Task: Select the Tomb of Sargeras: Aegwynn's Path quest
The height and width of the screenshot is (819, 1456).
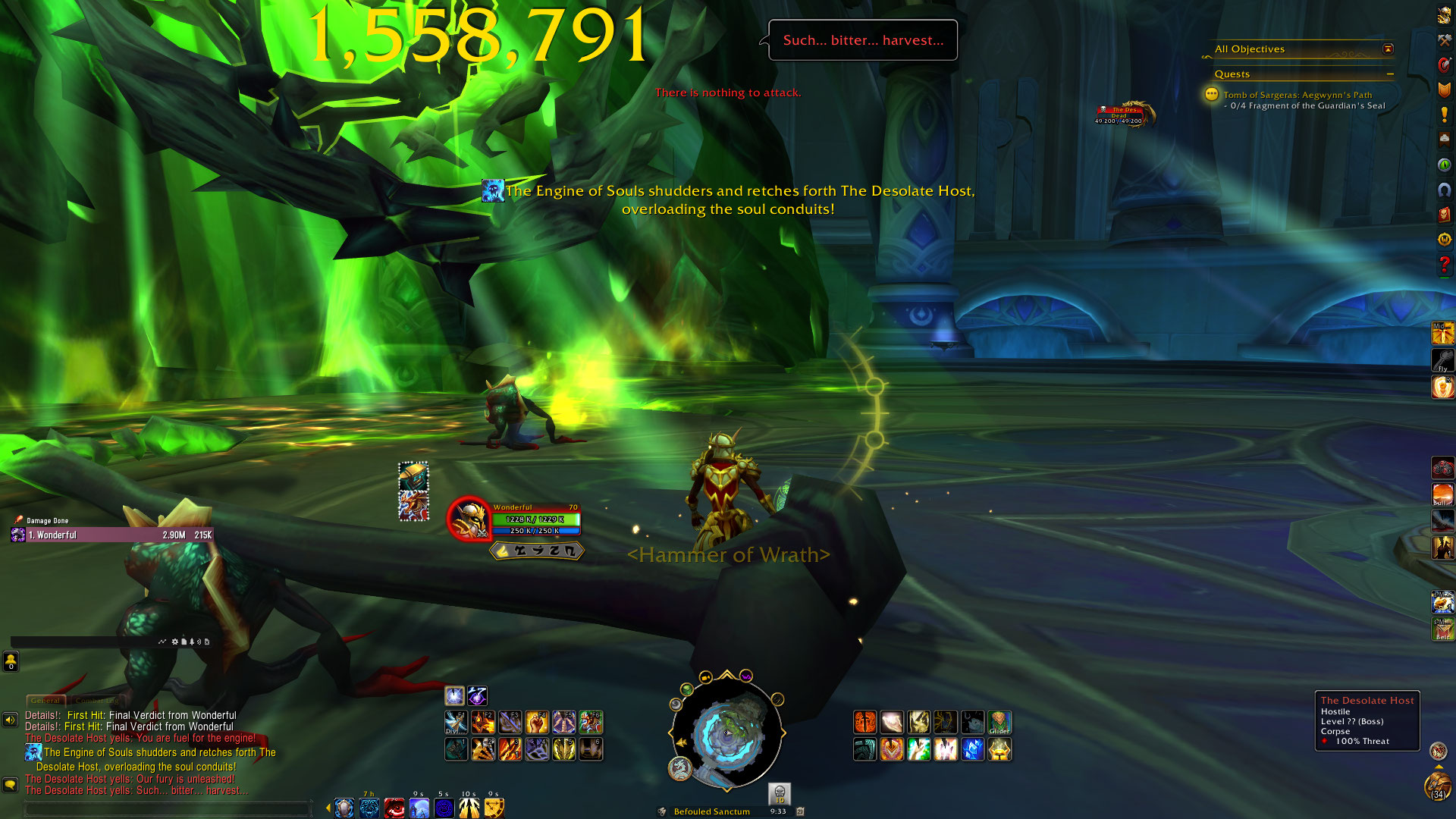Action: click(1297, 96)
